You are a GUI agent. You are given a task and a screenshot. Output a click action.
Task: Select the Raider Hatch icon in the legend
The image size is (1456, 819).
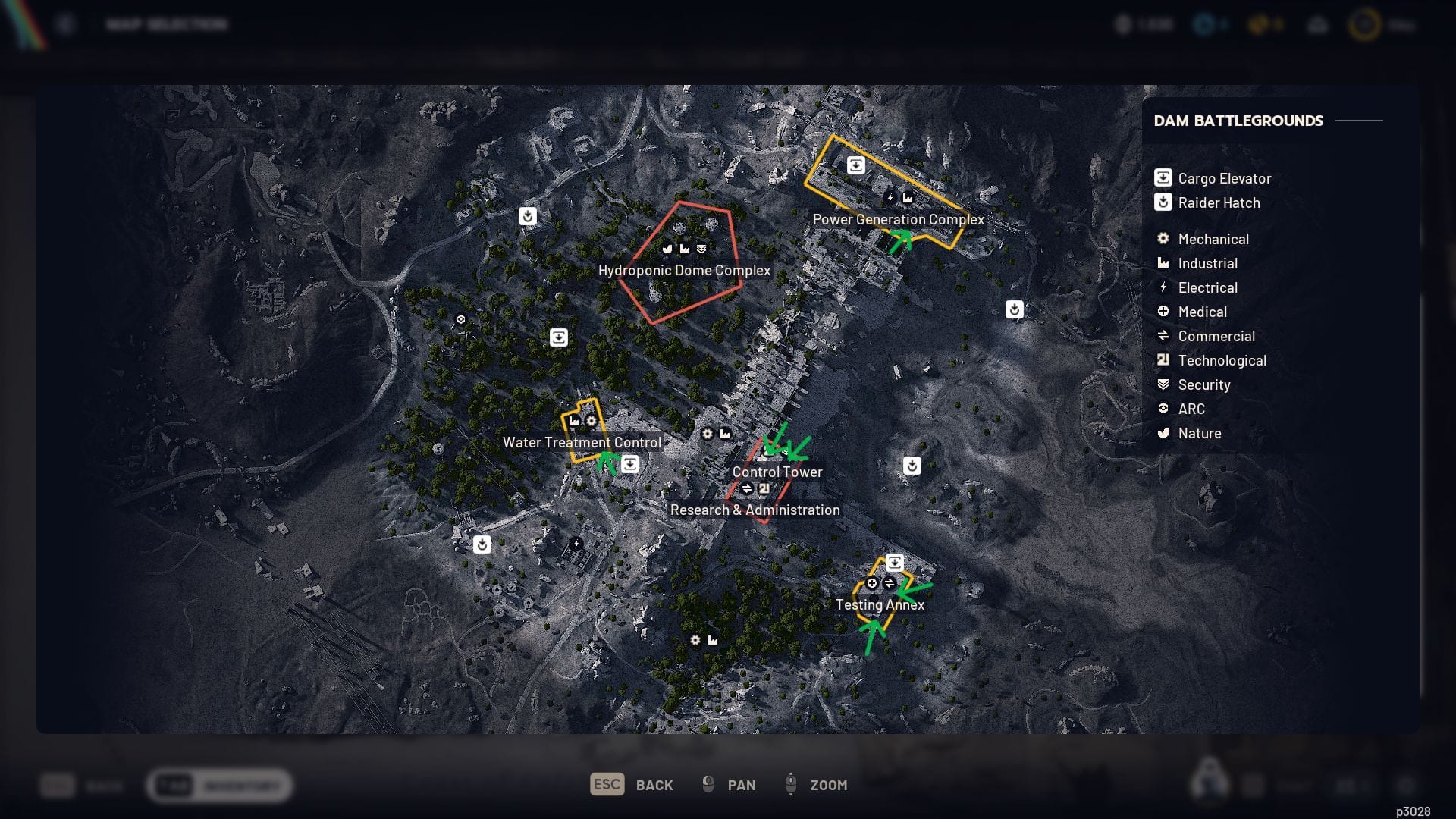[1163, 202]
